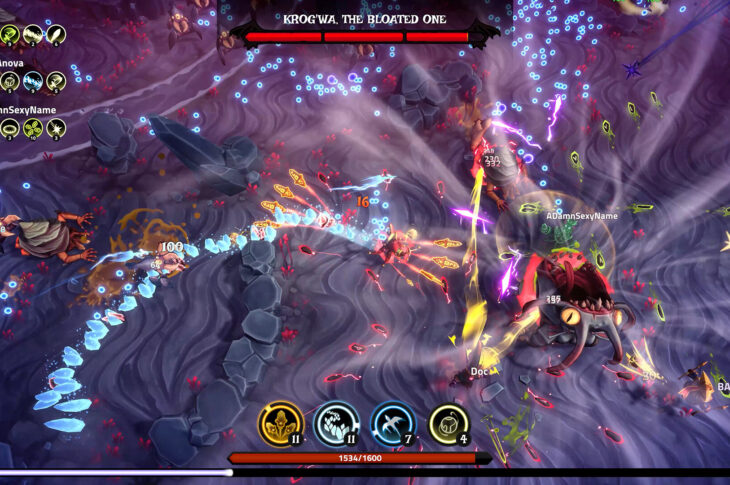Image resolution: width=730 pixels, height=485 pixels.
Task: Trigger the blue swooping bird ability
Action: (x=393, y=423)
